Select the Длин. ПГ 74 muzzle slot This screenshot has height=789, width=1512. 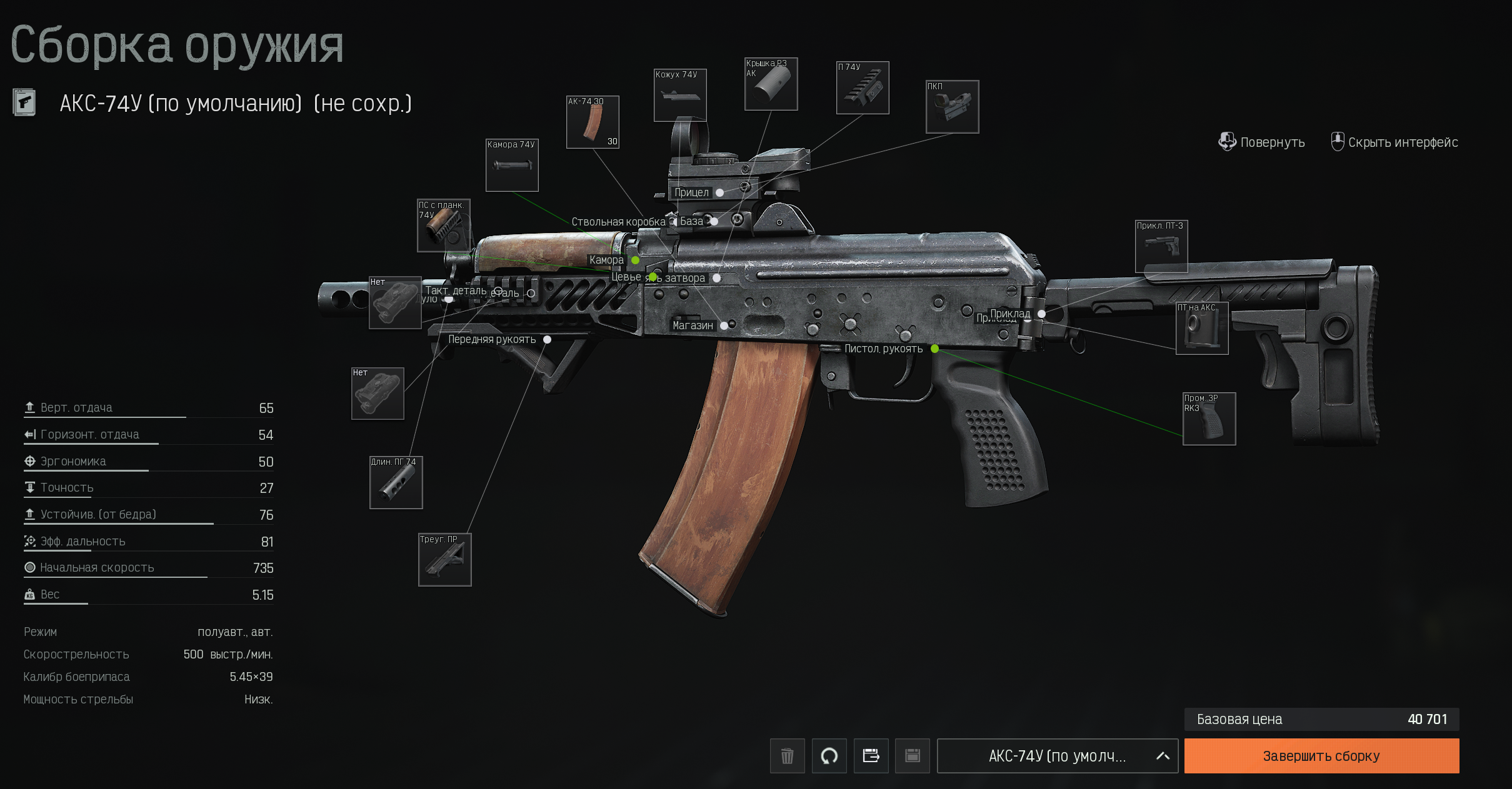click(x=396, y=482)
